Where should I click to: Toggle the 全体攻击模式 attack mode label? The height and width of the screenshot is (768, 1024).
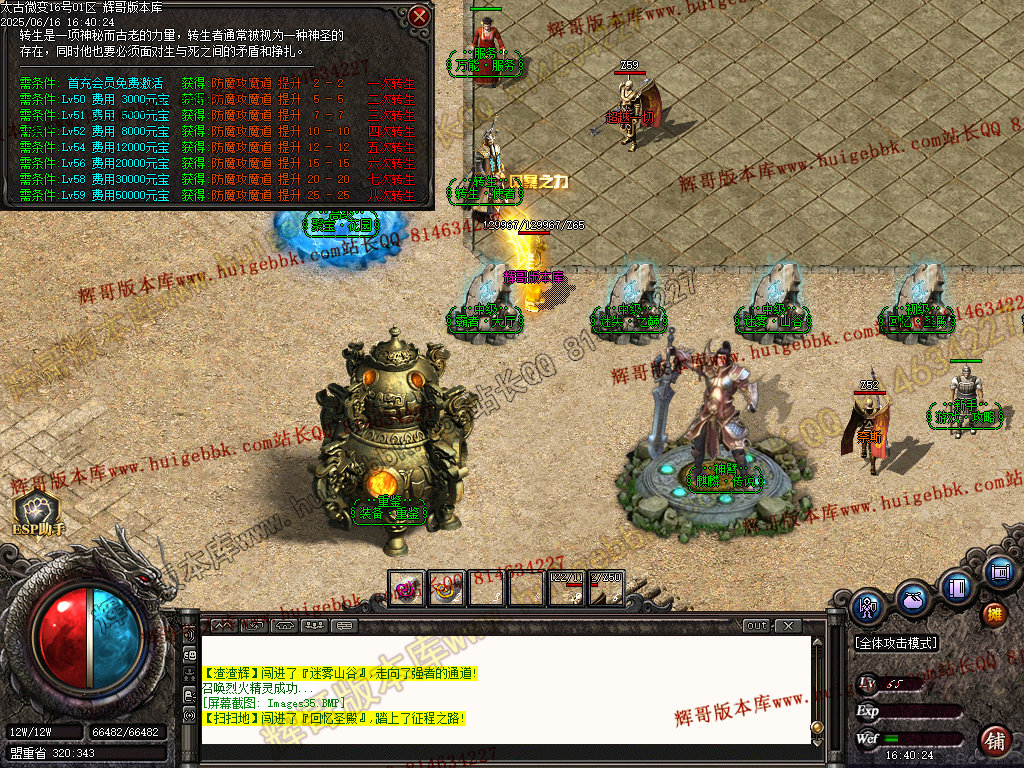(x=897, y=643)
